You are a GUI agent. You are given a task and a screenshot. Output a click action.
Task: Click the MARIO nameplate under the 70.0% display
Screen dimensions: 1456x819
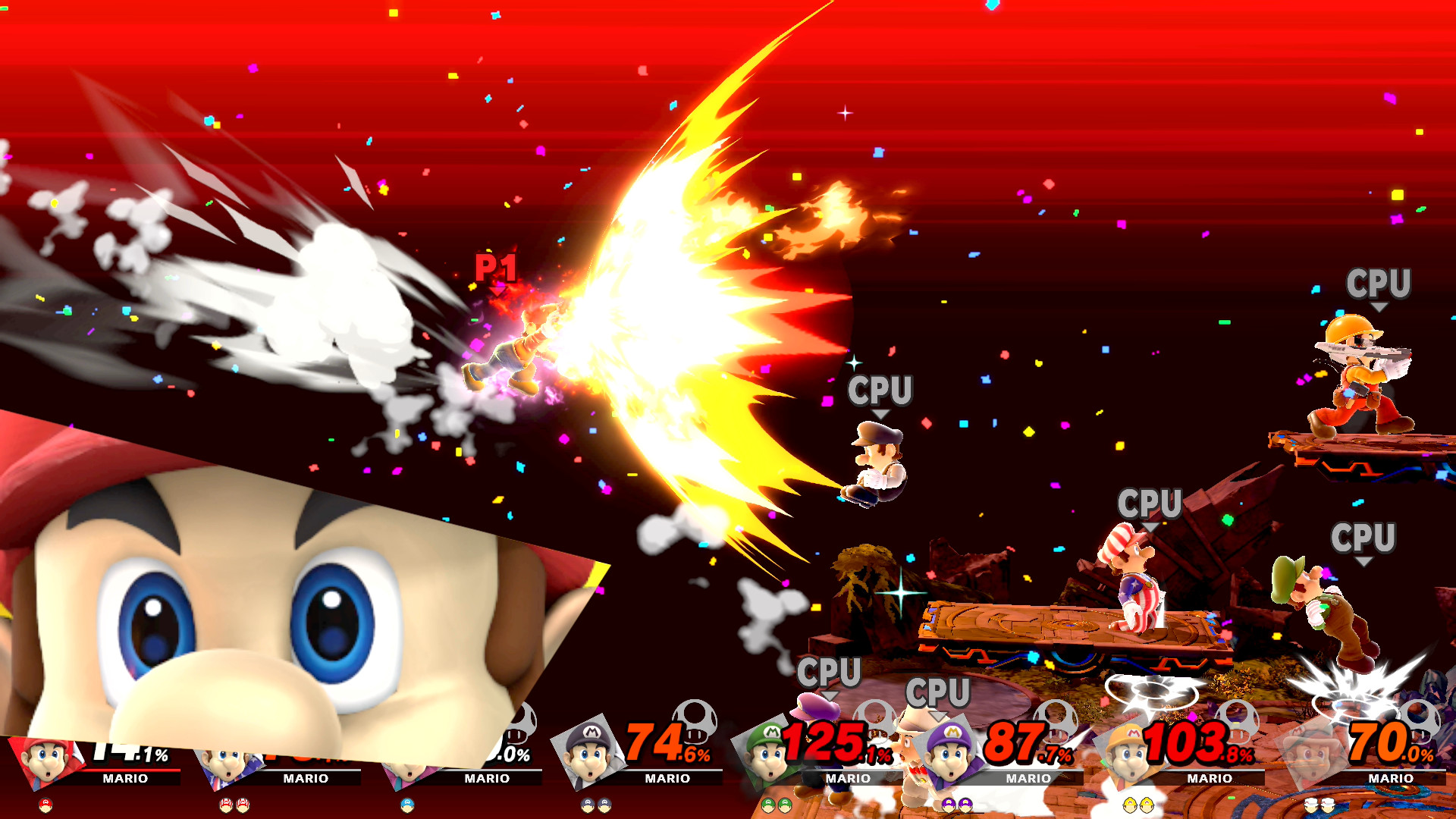(1392, 778)
